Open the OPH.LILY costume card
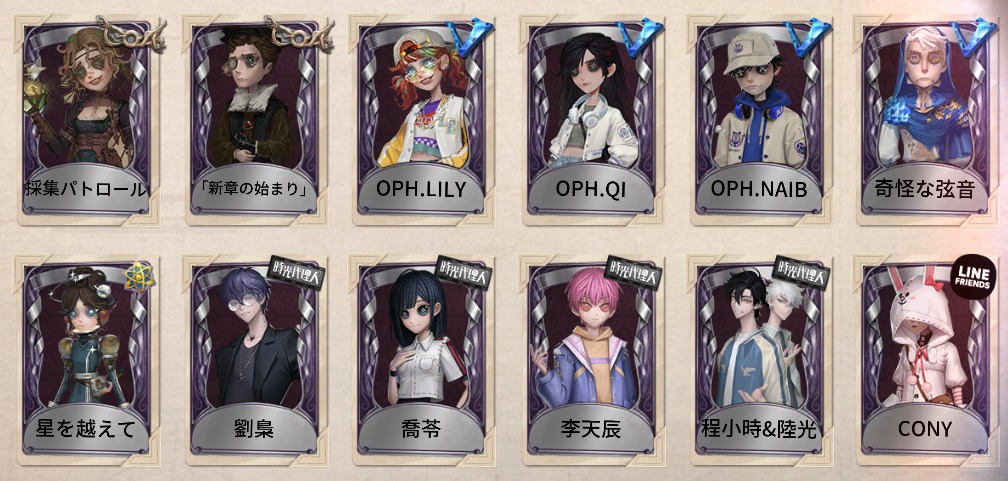 [422, 120]
